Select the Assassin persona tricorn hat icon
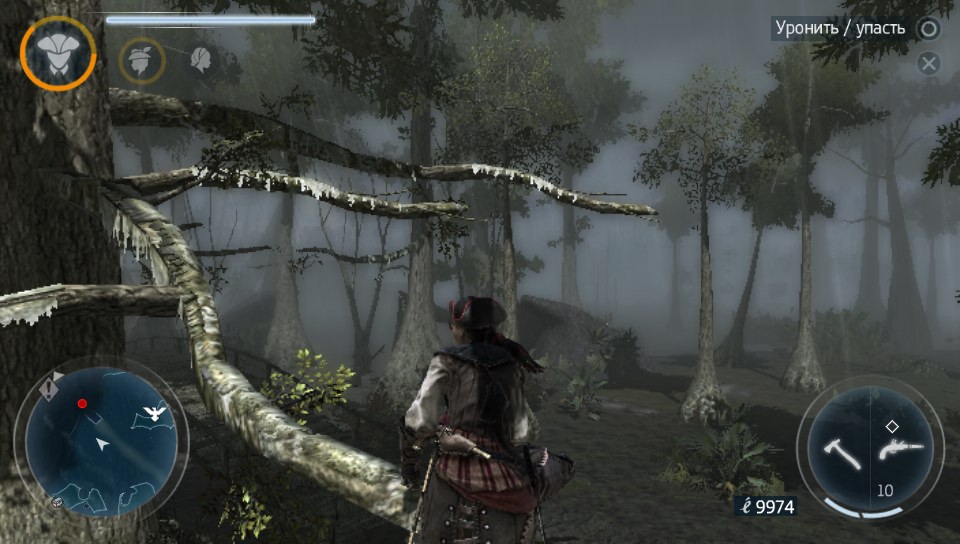The image size is (960, 544). coord(58,54)
